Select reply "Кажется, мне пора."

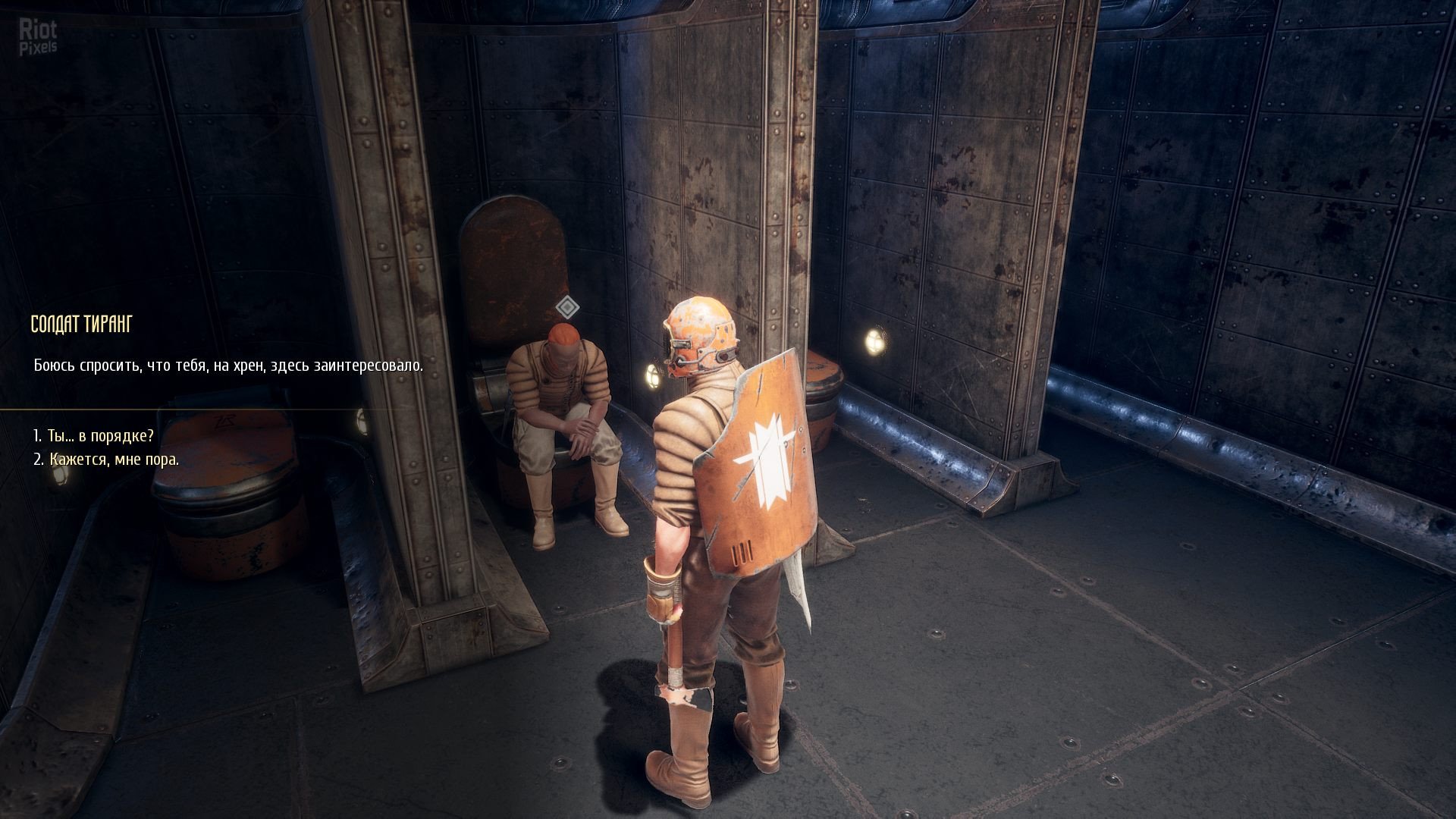(106, 460)
